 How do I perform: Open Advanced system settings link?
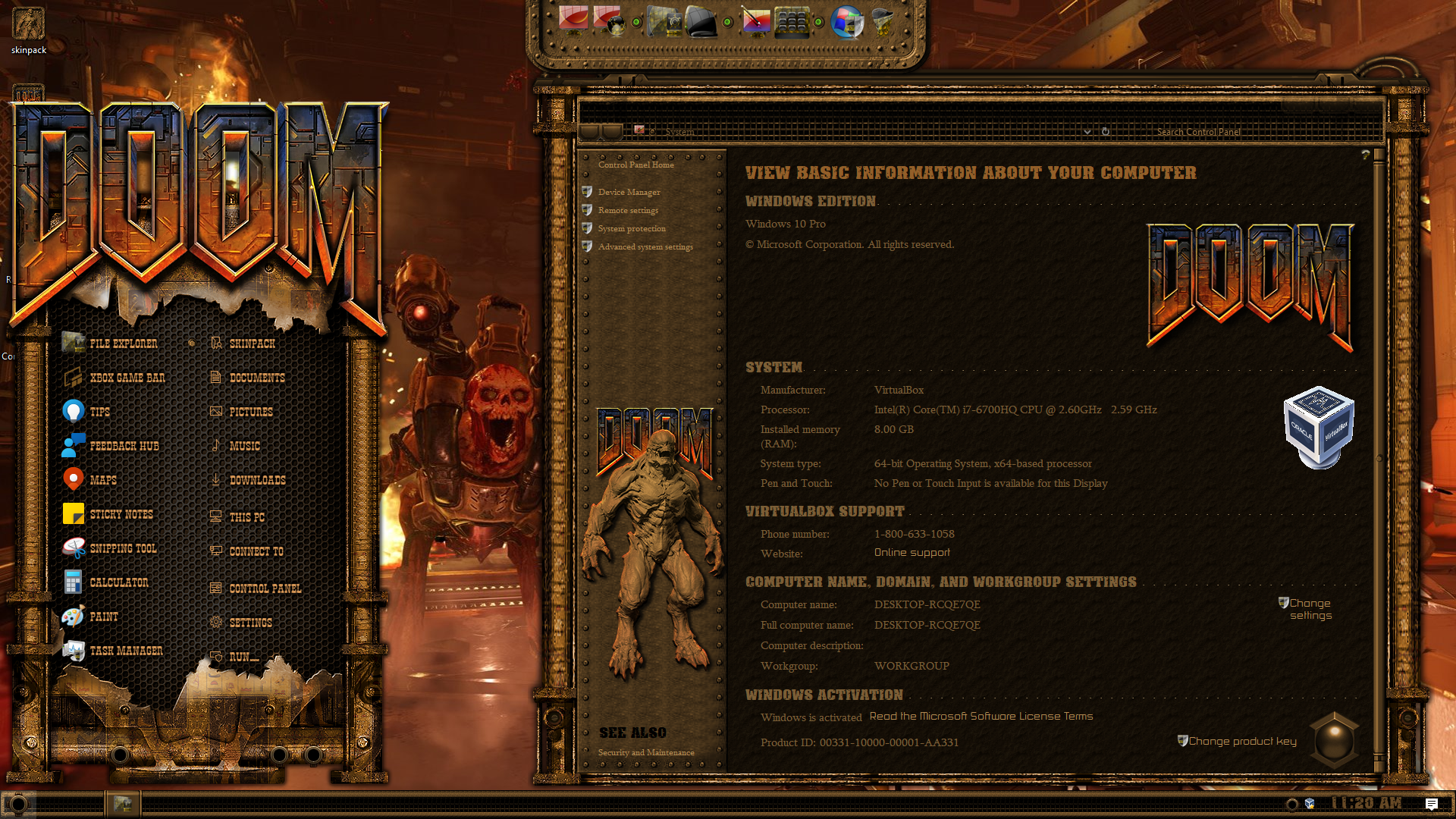coord(645,246)
